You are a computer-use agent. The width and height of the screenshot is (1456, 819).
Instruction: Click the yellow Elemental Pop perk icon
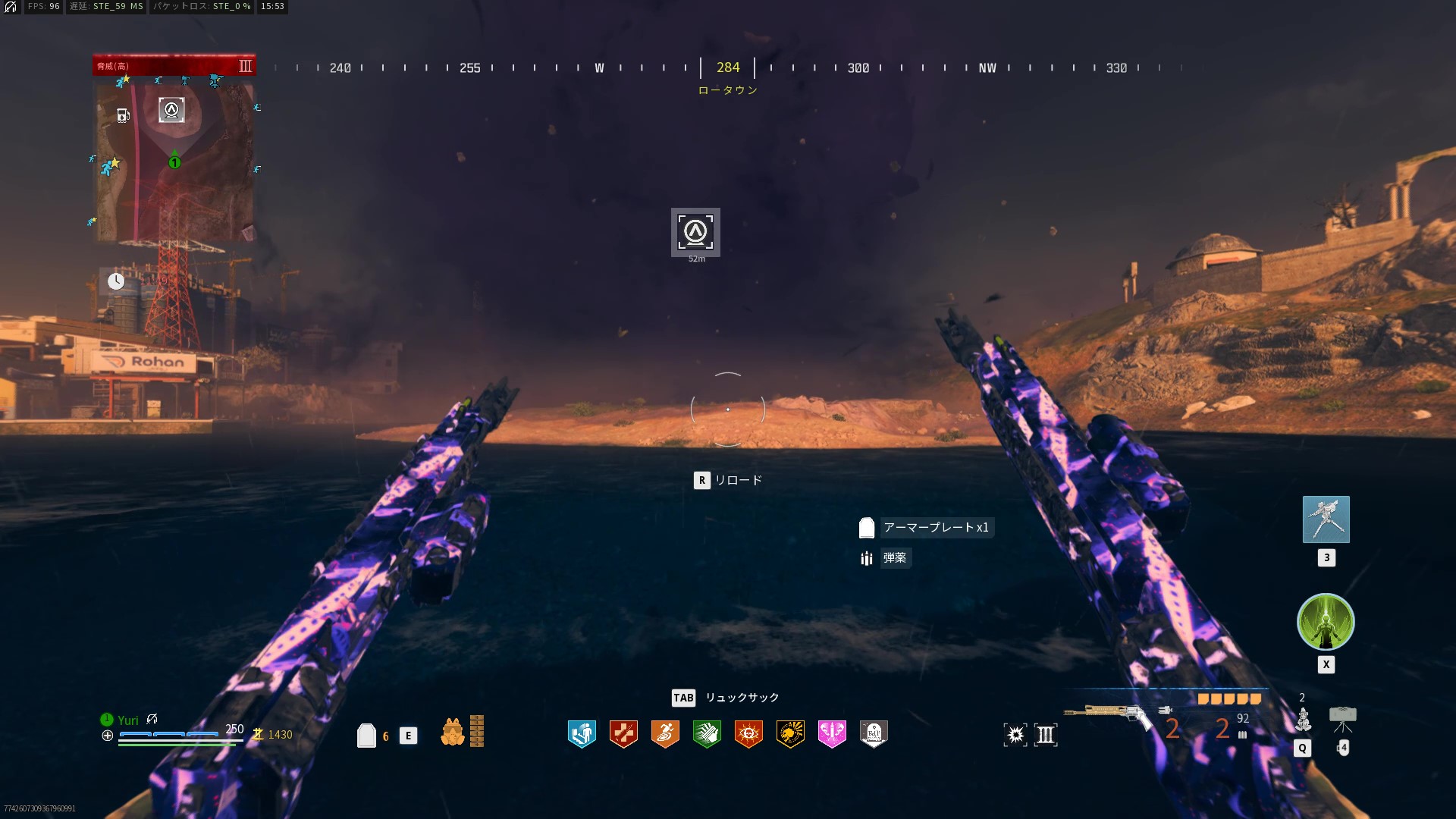coord(790,733)
